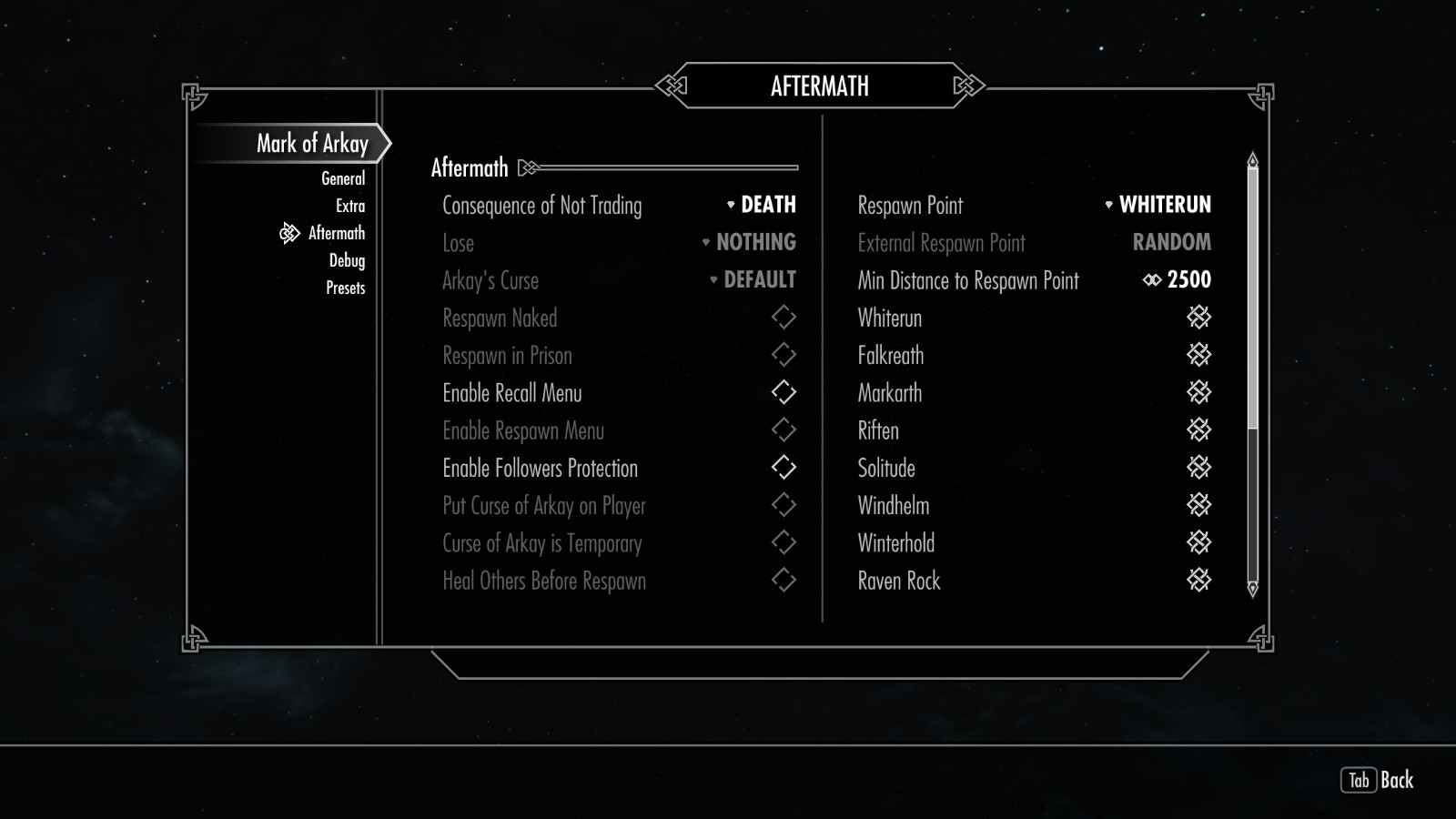Screen dimensions: 1456x819
Task: Toggle Windhelm respawn location
Action: [1198, 505]
